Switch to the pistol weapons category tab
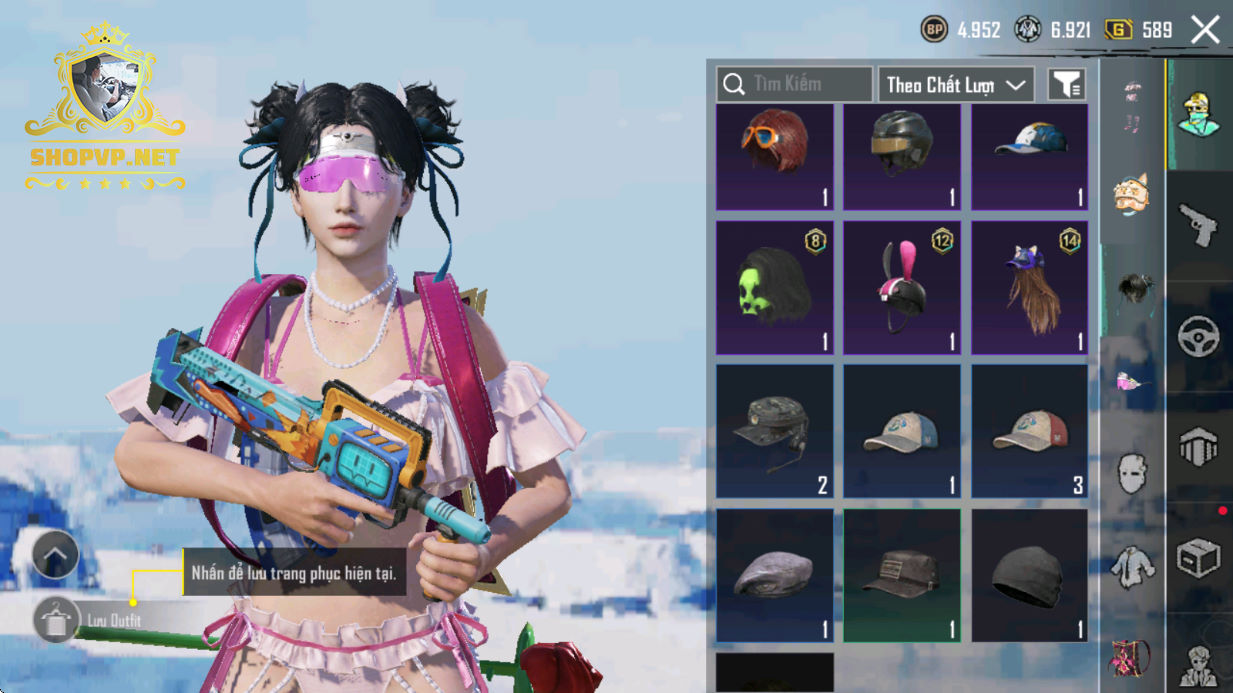The height and width of the screenshot is (693, 1233). click(x=1198, y=224)
